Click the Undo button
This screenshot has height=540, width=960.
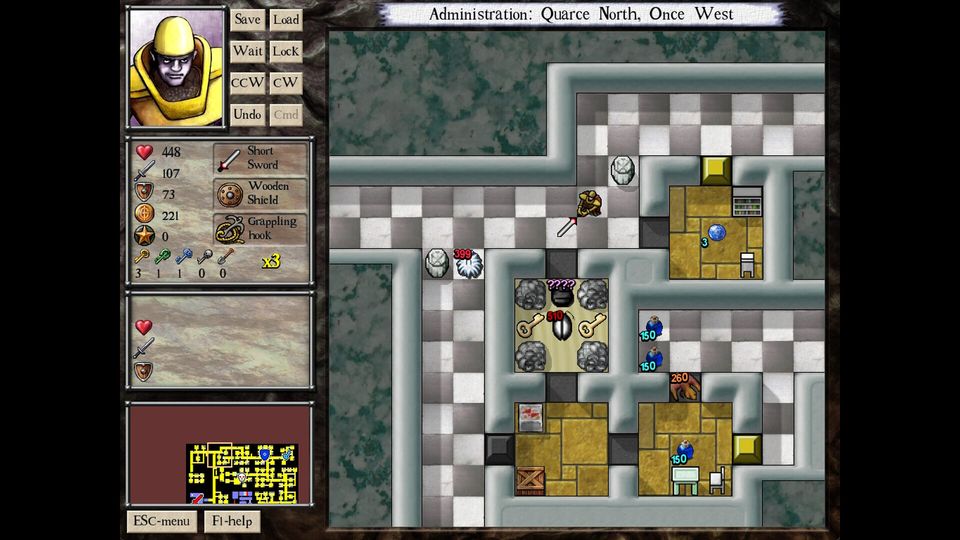pyautogui.click(x=247, y=115)
